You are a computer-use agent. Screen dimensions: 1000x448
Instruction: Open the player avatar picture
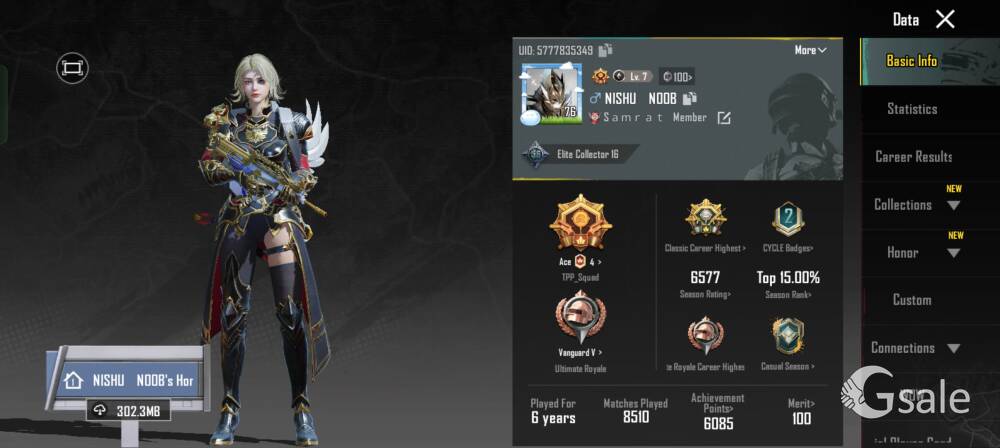[x=550, y=94]
